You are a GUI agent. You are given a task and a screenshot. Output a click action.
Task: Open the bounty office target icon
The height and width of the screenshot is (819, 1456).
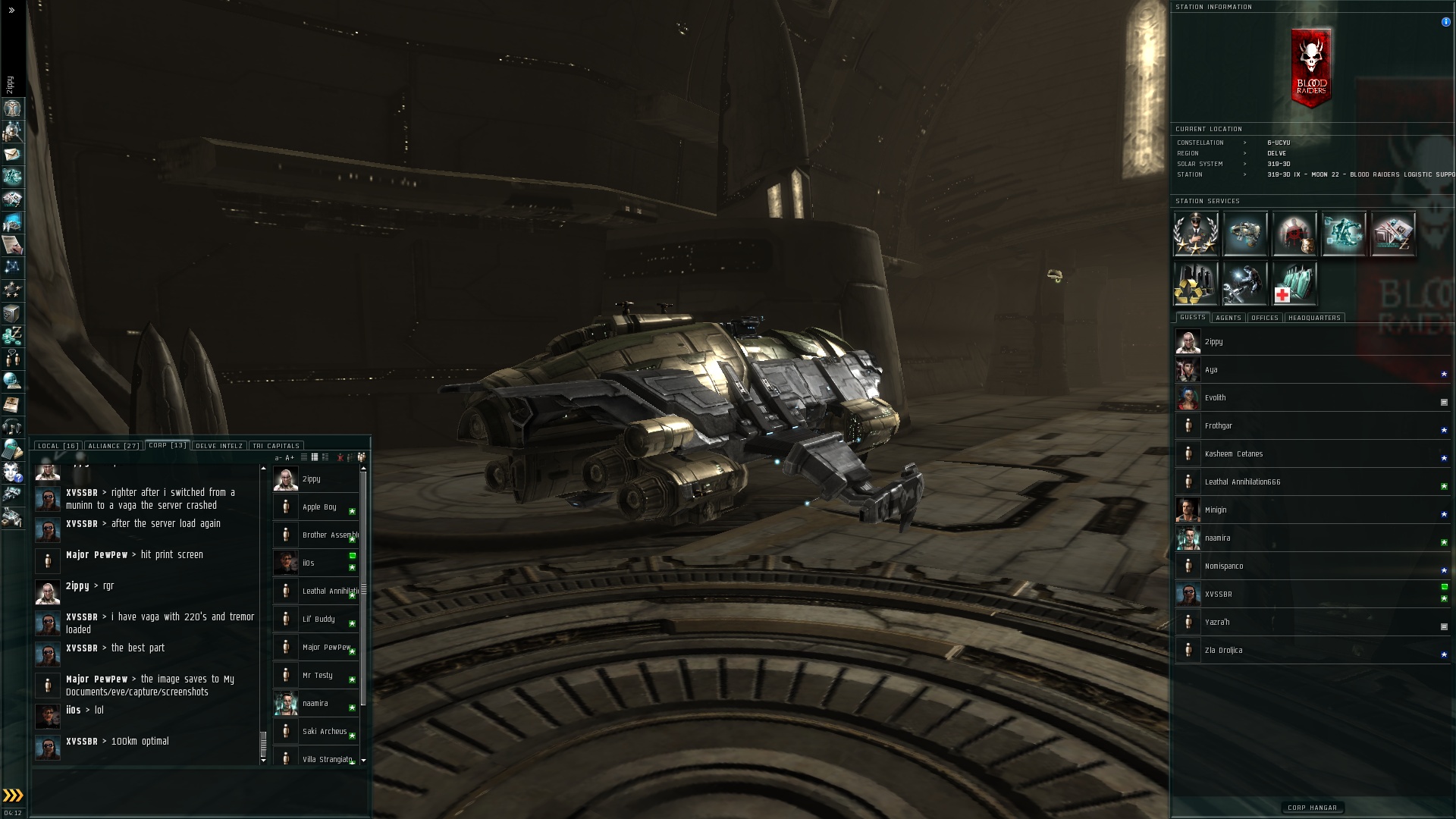(x=1294, y=234)
